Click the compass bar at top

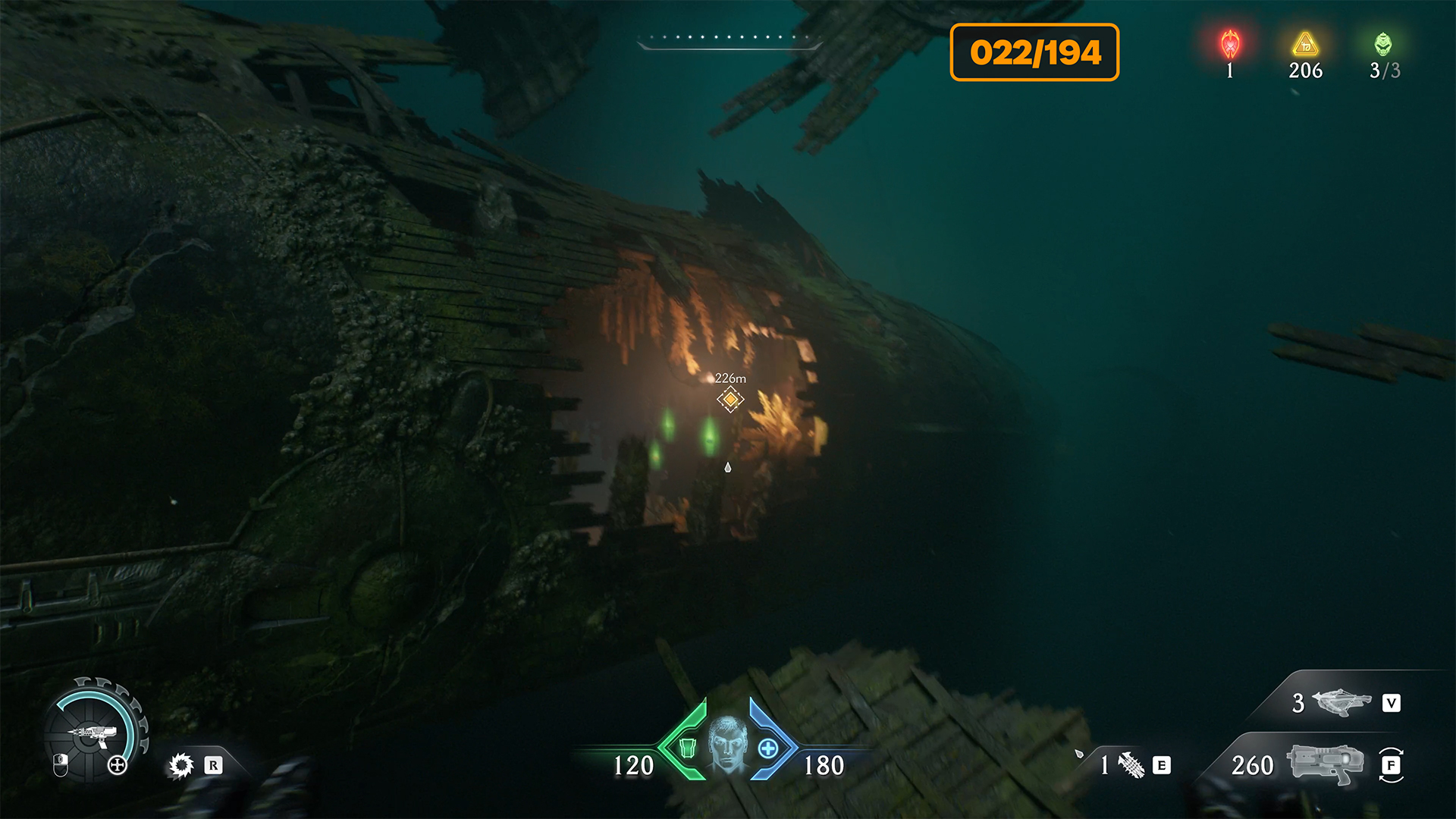point(730,41)
